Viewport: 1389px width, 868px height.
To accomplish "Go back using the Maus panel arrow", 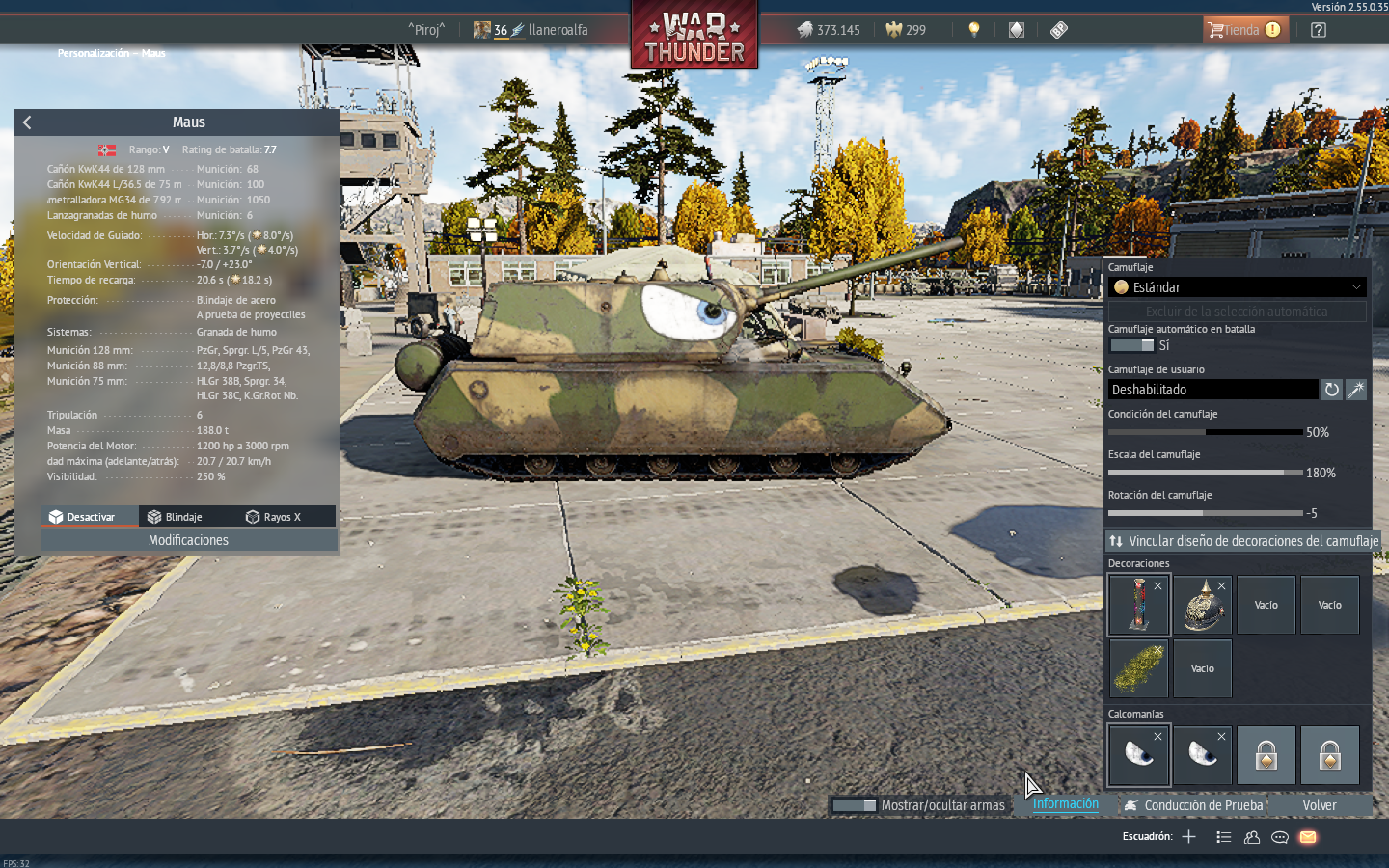I will click(x=27, y=122).
